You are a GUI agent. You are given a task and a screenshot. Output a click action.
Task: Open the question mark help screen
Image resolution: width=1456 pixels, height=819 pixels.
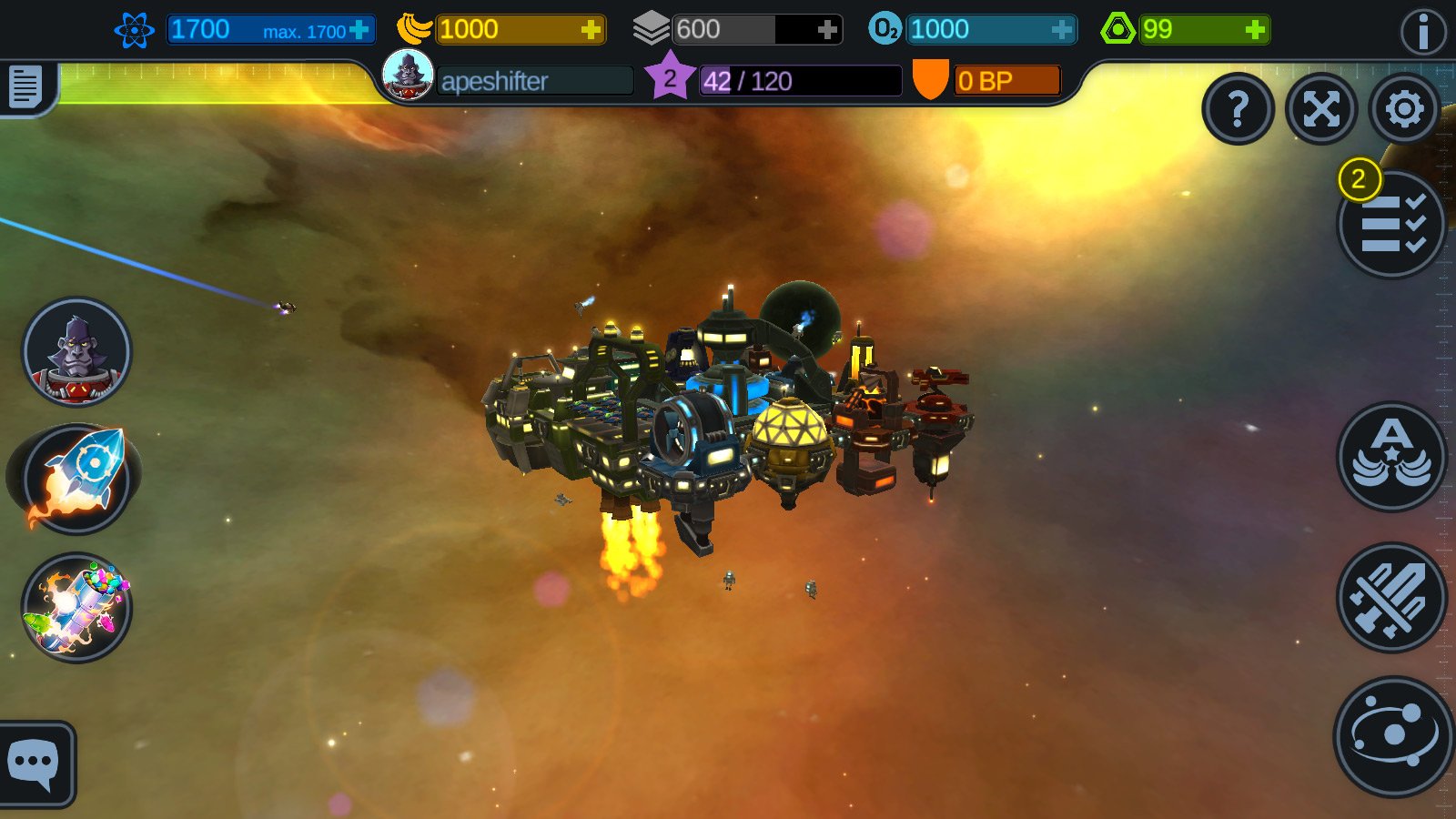tap(1238, 109)
